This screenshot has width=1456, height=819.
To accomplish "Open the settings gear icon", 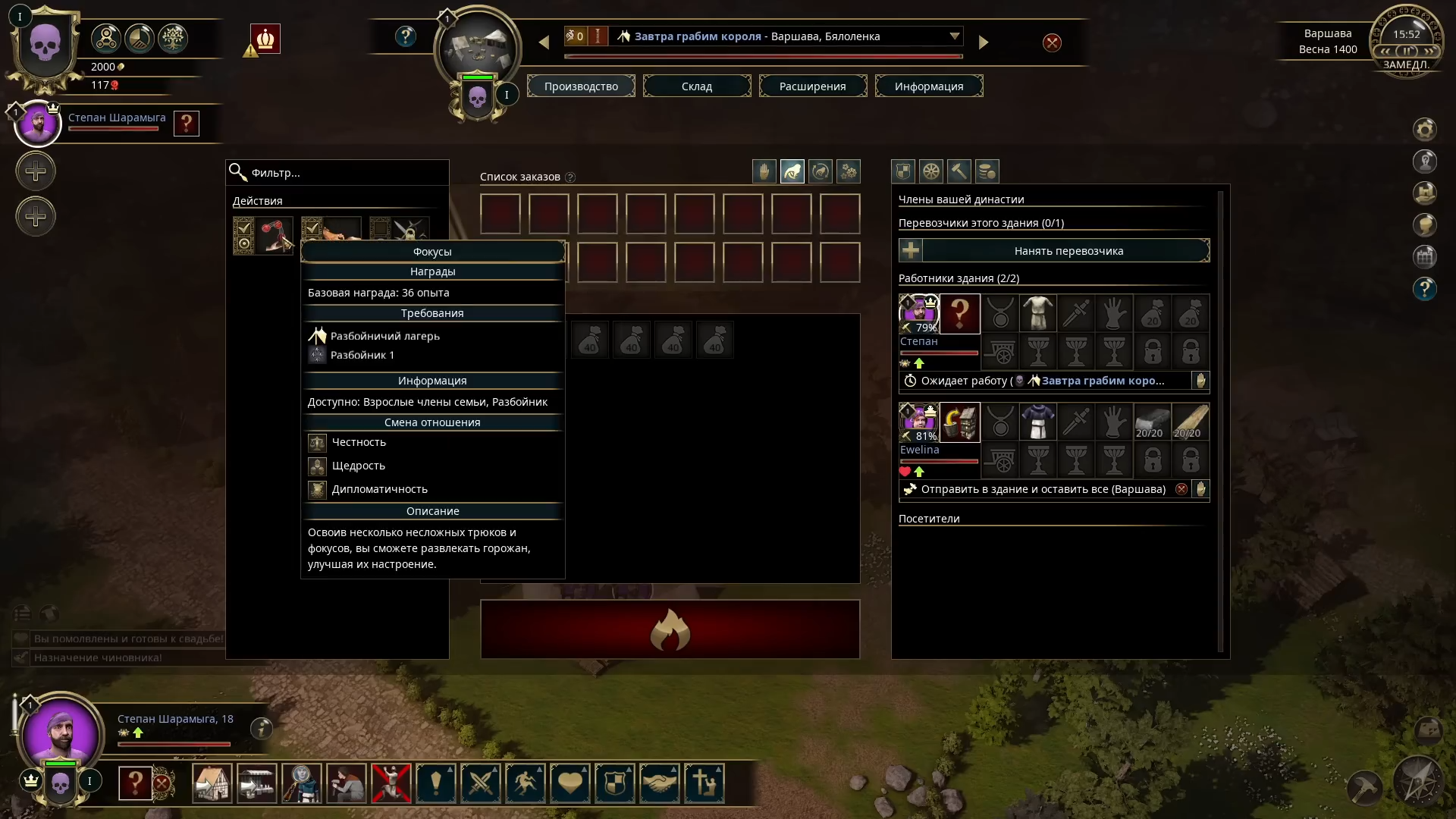I will (1425, 130).
